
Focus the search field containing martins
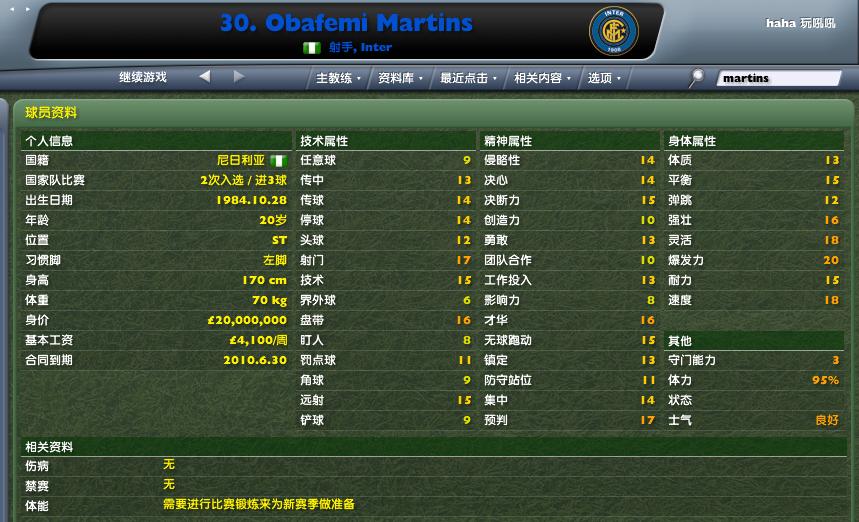(779, 78)
